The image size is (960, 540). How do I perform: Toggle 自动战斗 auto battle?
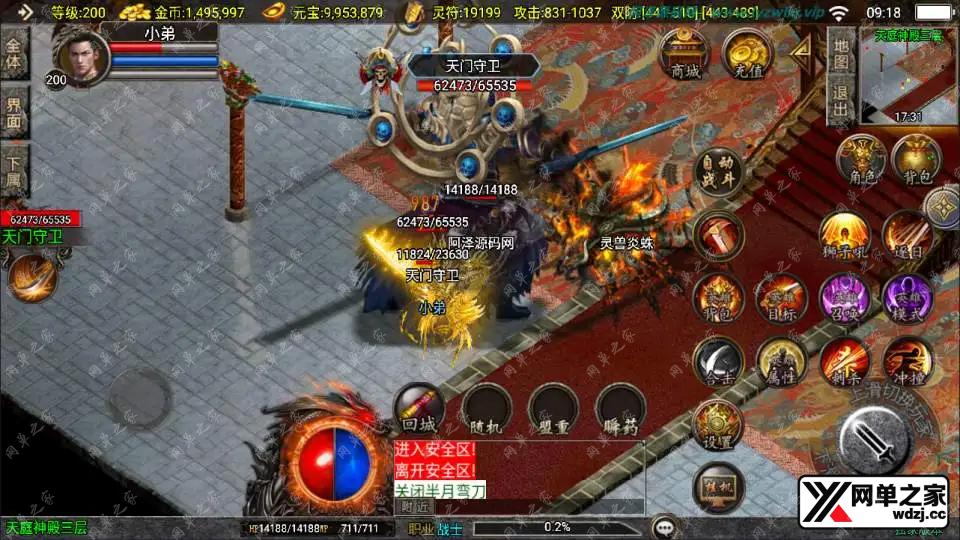coord(717,174)
